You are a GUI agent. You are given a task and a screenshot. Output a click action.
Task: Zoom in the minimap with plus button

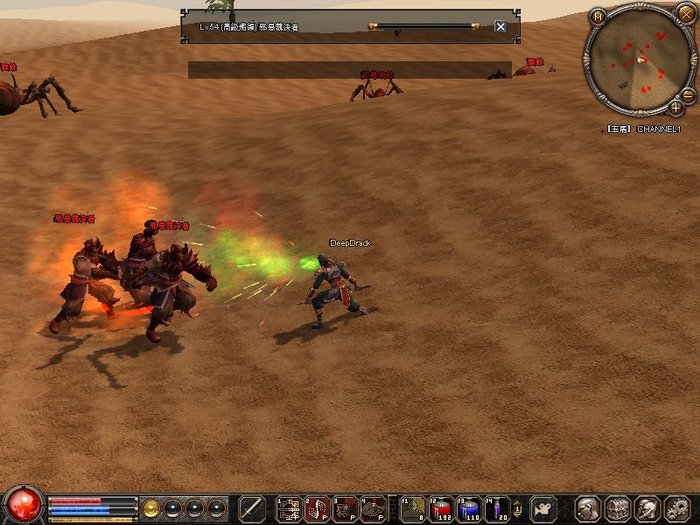[677, 106]
